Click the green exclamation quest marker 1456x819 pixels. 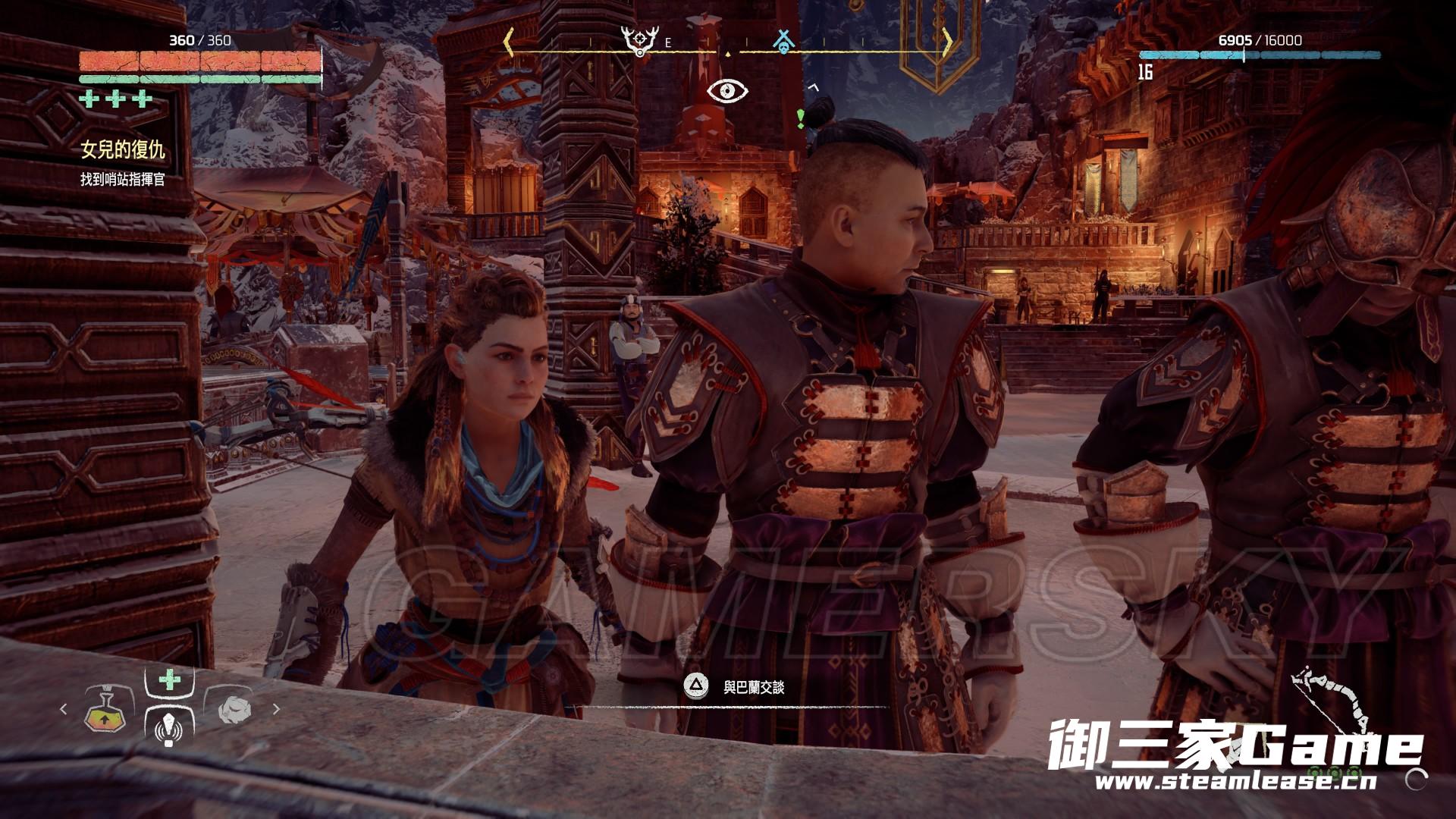[x=800, y=117]
